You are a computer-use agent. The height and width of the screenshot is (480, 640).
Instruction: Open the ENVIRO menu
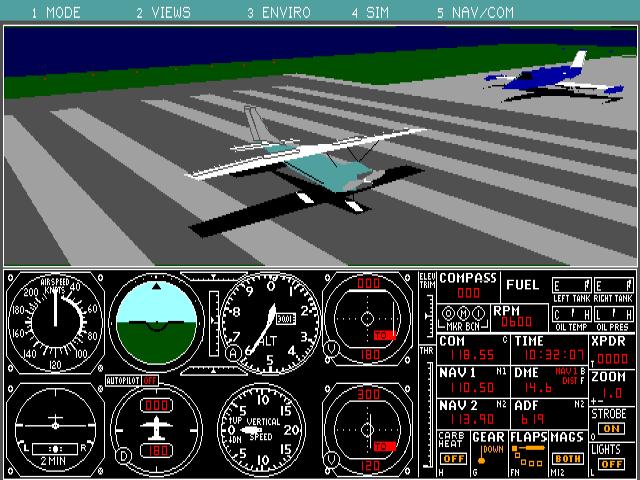(x=280, y=13)
